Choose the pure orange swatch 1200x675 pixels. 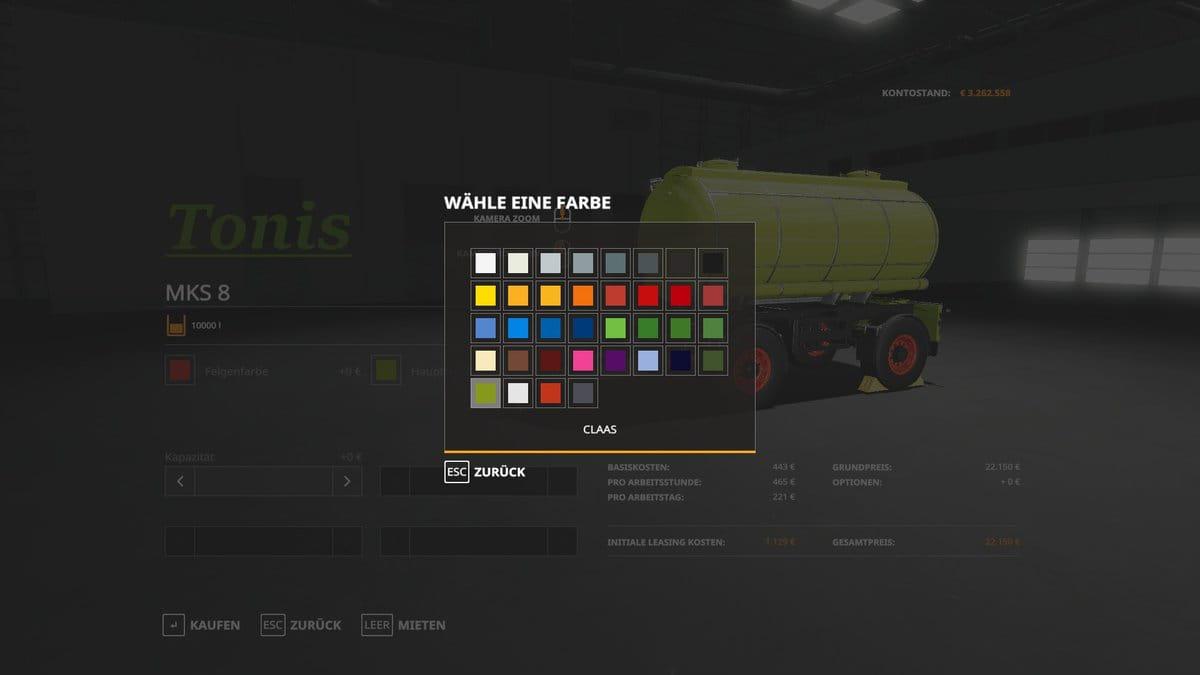pos(583,296)
